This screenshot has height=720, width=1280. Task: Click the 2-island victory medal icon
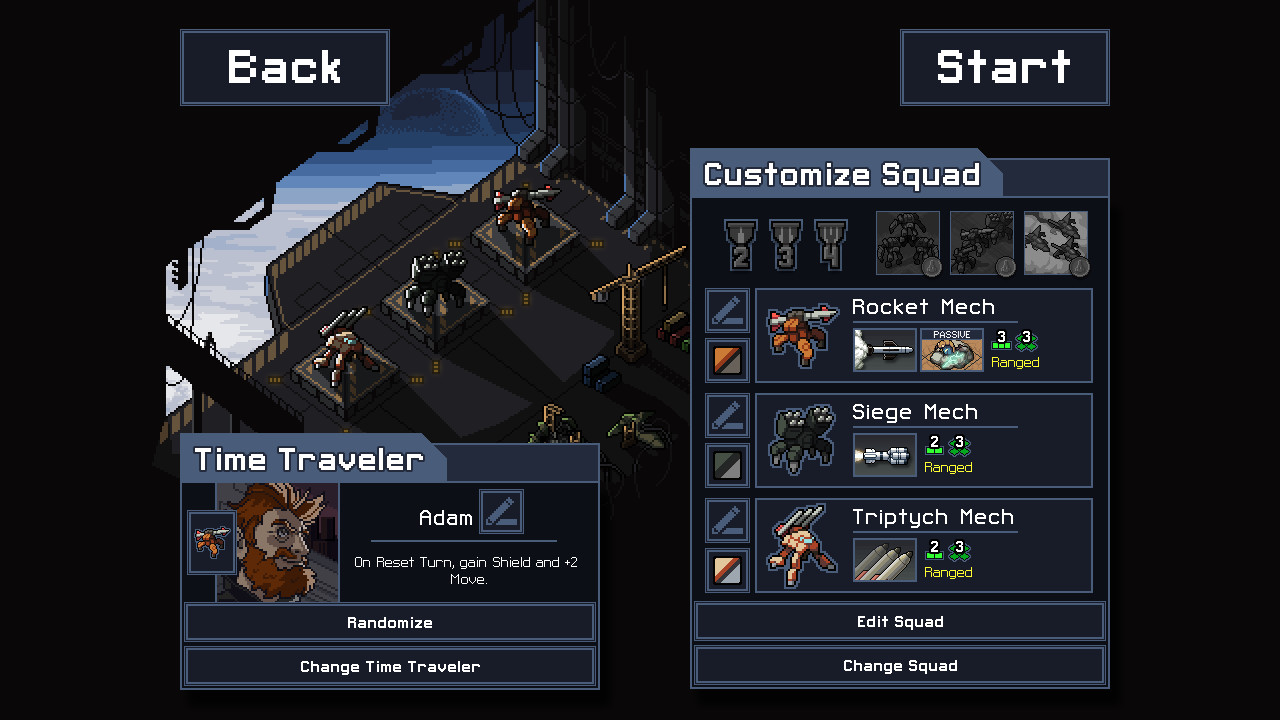pos(739,243)
